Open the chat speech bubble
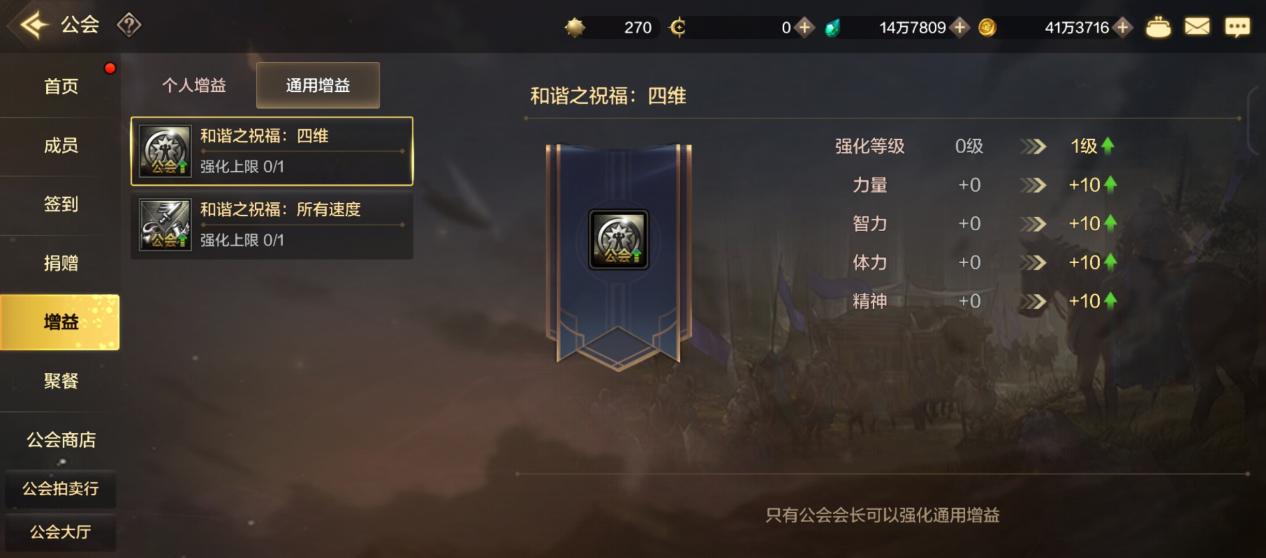1266x558 pixels. [1237, 27]
